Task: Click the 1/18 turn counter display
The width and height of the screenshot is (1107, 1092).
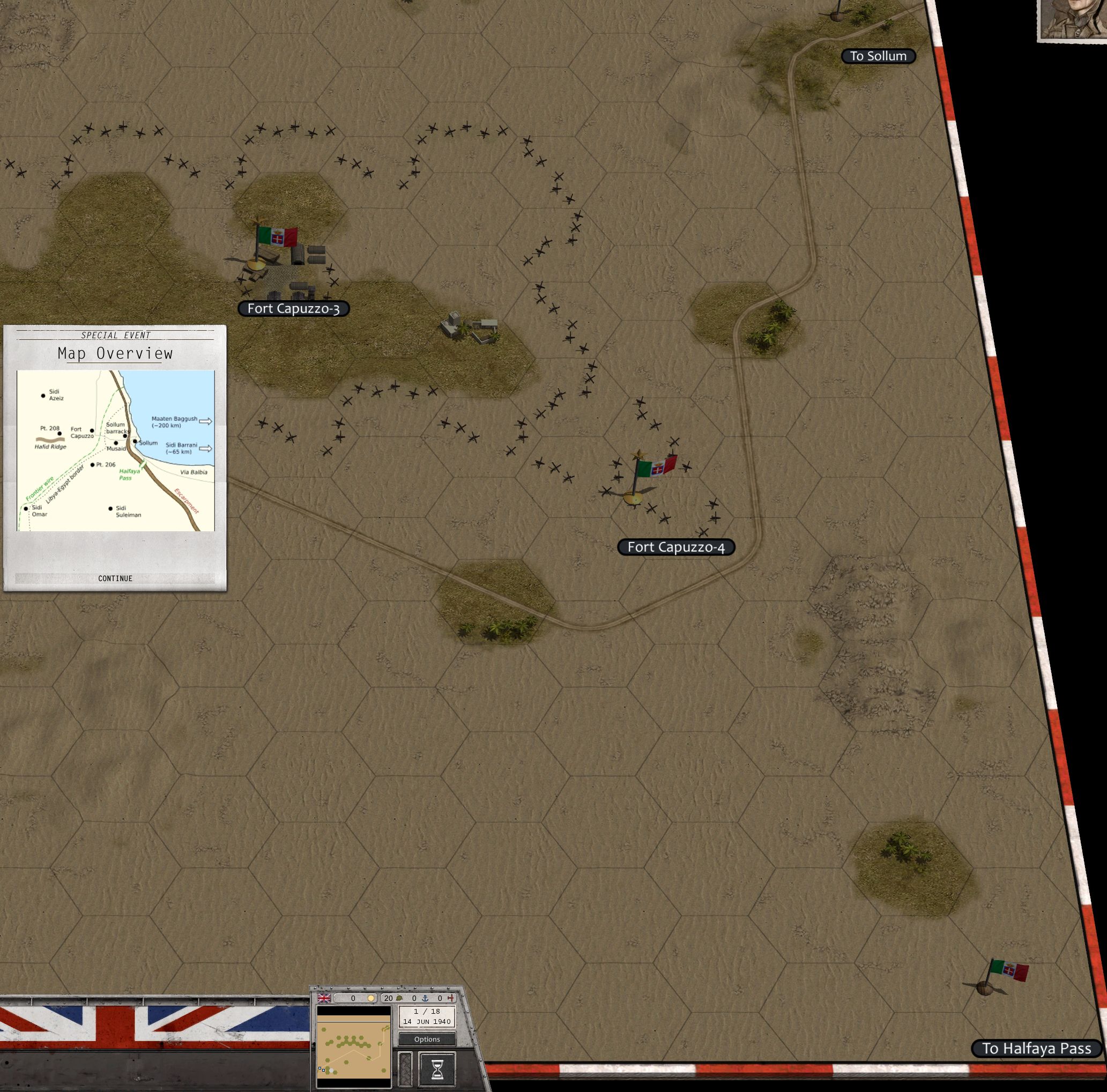Action: pos(426,1016)
